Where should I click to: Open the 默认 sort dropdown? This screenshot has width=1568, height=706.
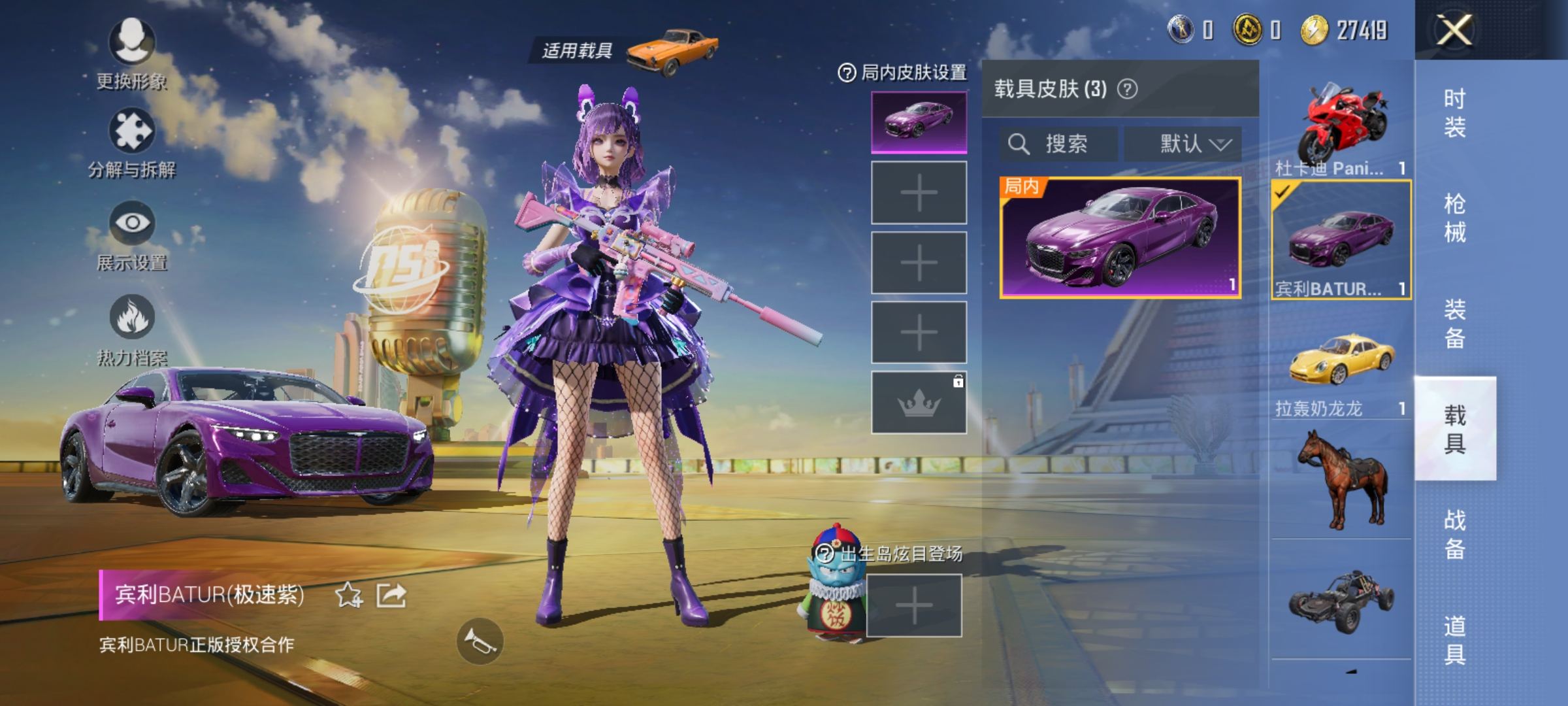point(1183,144)
